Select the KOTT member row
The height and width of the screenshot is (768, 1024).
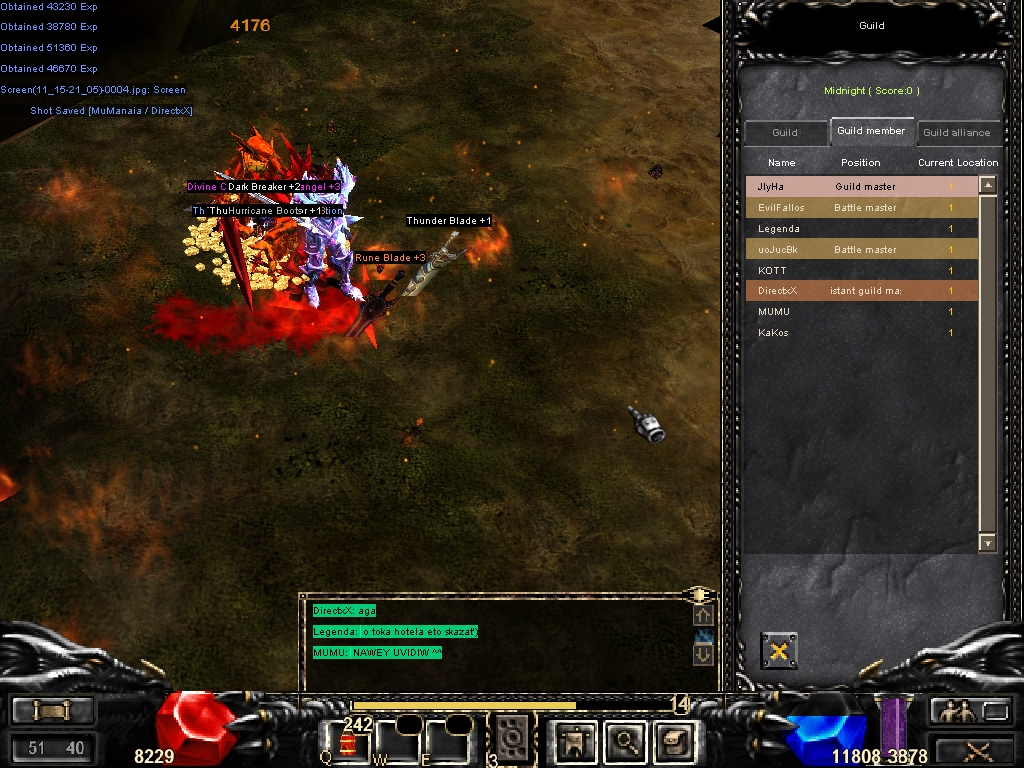pyautogui.click(x=860, y=271)
